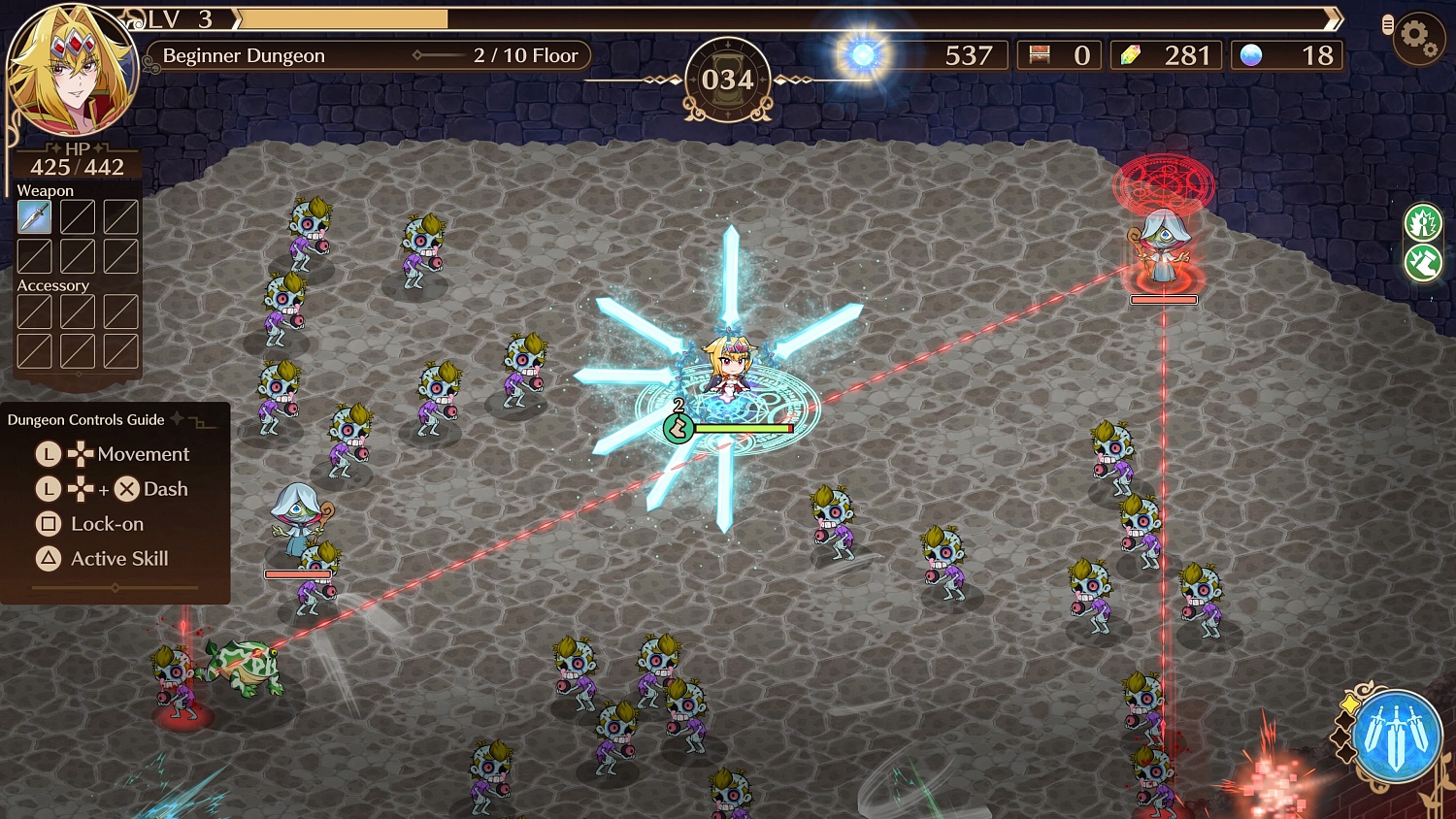
Task: Toggle the Active Skill triangle button
Action: click(x=47, y=559)
